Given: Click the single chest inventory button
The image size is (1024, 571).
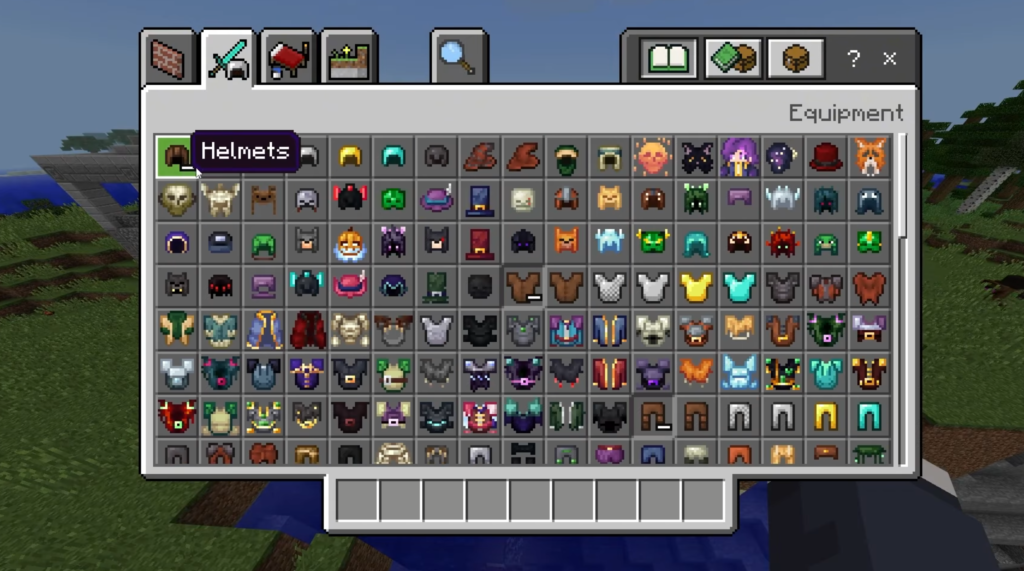Looking at the screenshot, I should (796, 58).
